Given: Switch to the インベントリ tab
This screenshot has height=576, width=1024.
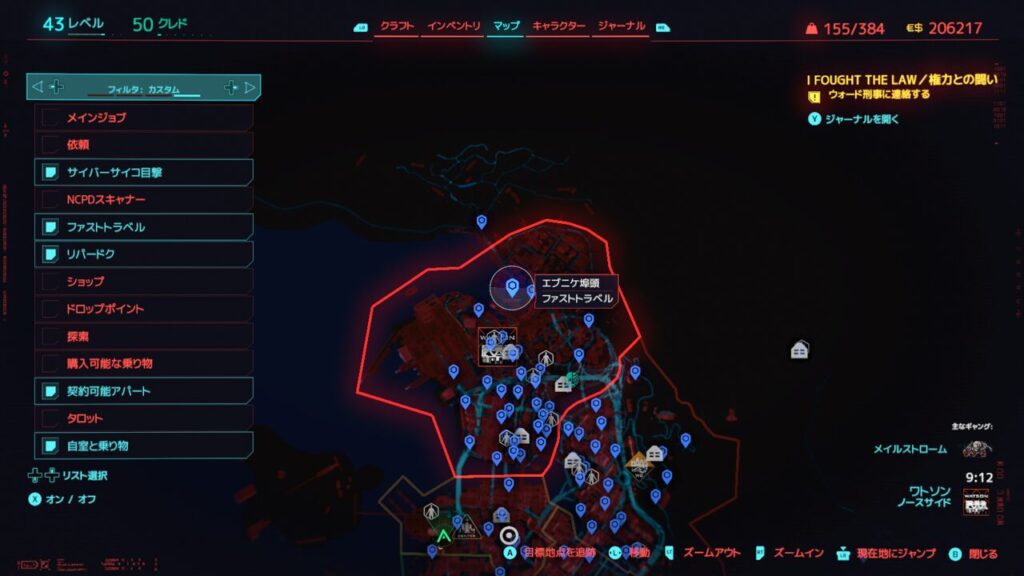Looking at the screenshot, I should (453, 26).
